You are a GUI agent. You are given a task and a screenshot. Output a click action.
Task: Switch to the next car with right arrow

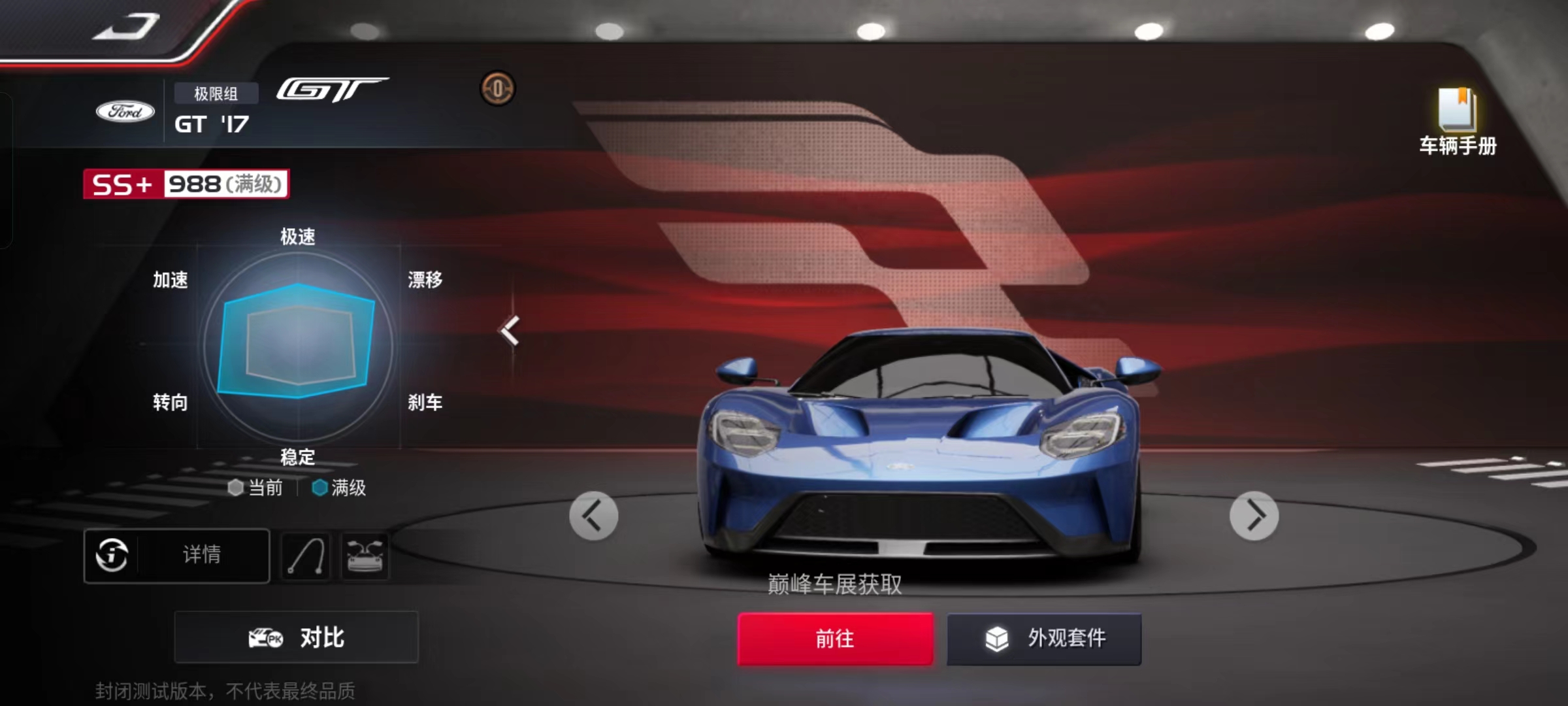coord(1252,516)
